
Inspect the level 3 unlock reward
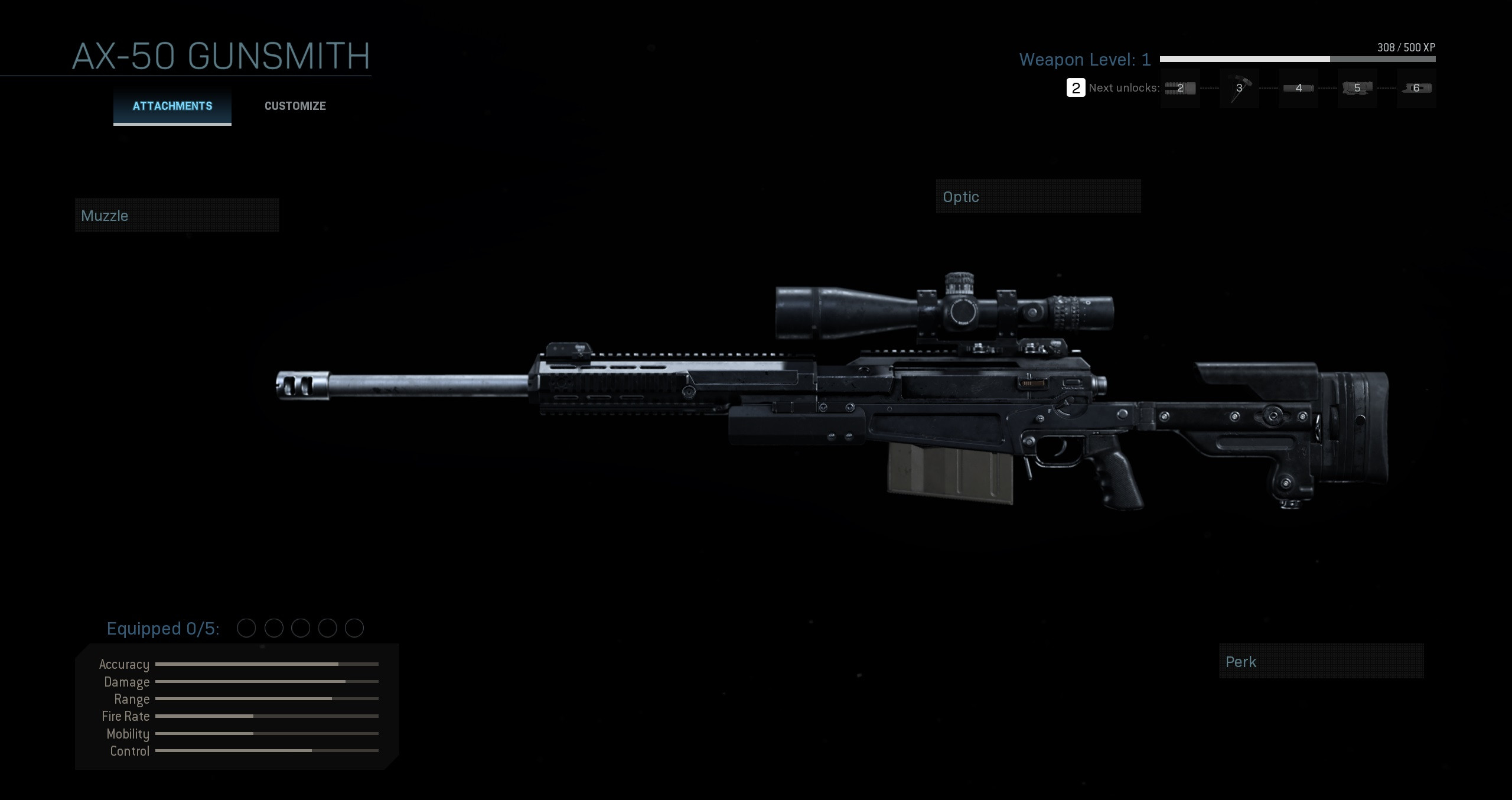click(1239, 88)
